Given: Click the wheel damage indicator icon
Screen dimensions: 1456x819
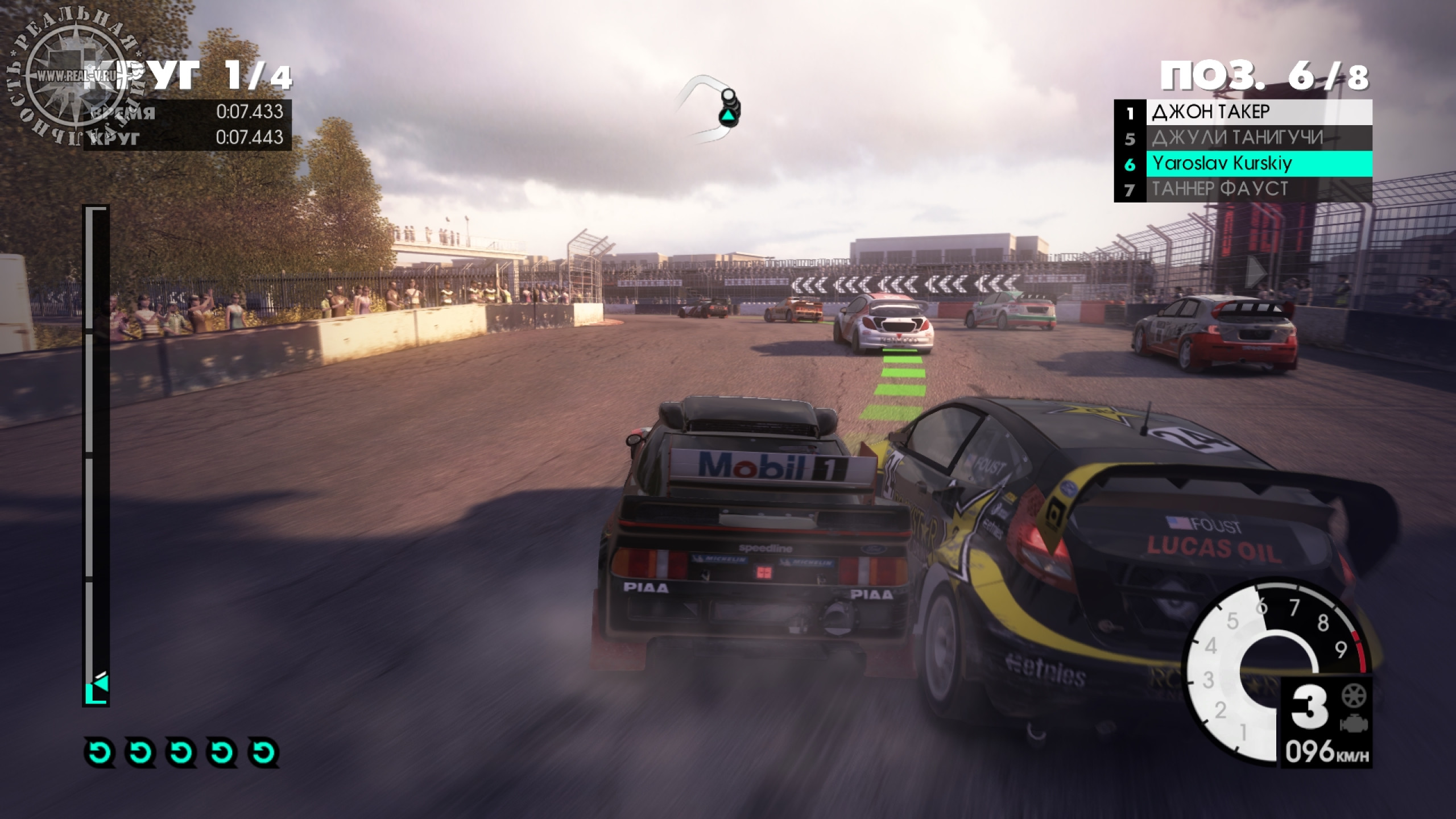Looking at the screenshot, I should (x=1354, y=695).
